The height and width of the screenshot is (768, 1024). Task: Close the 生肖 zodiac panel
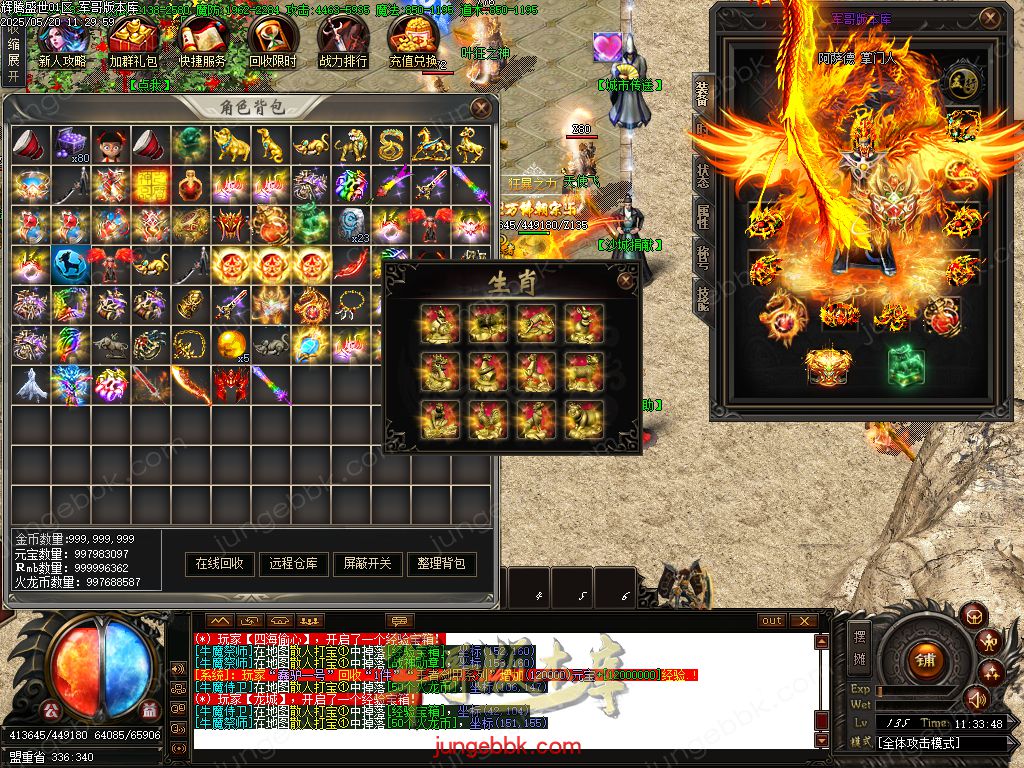click(626, 281)
